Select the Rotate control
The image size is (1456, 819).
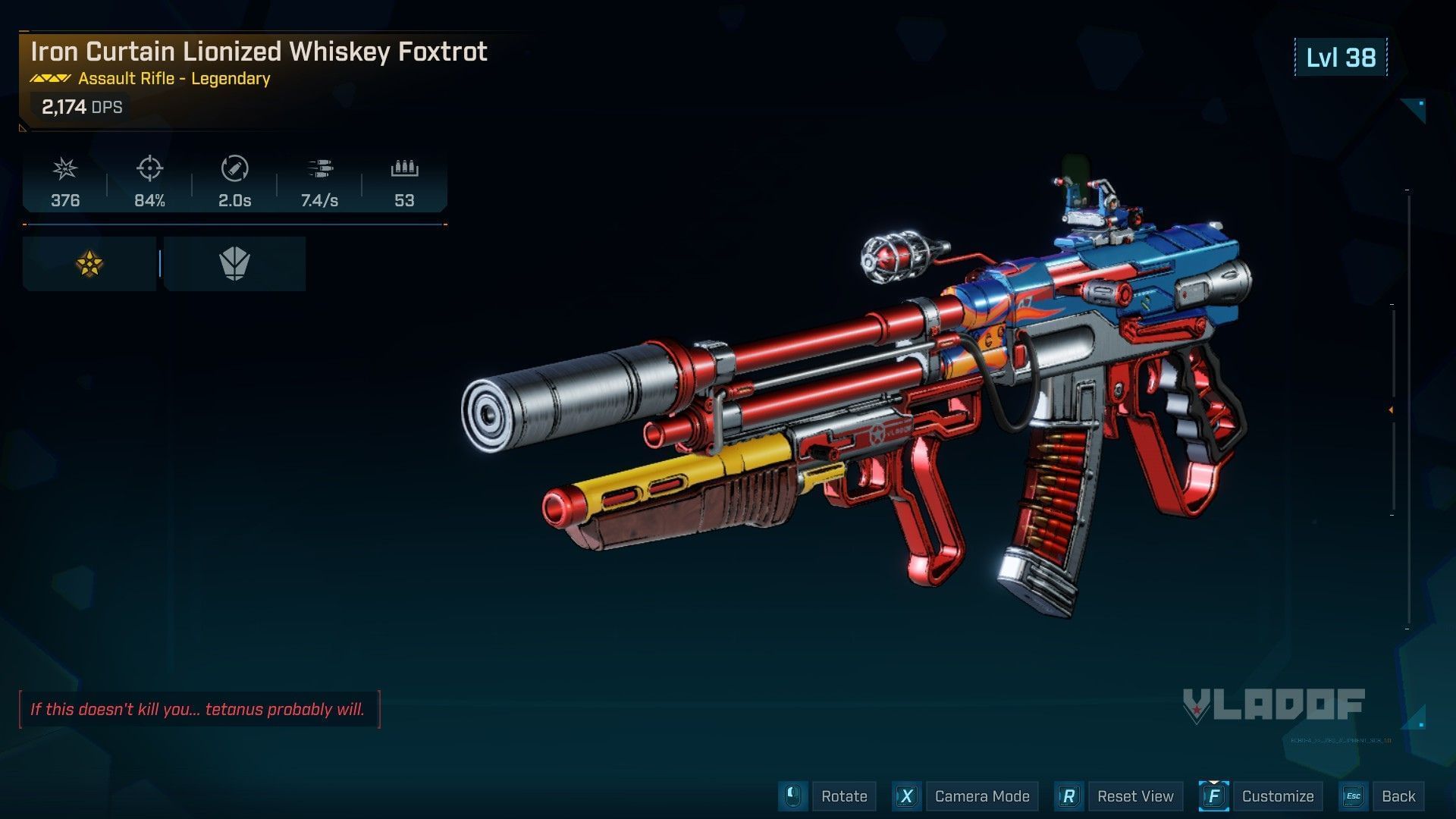click(843, 796)
